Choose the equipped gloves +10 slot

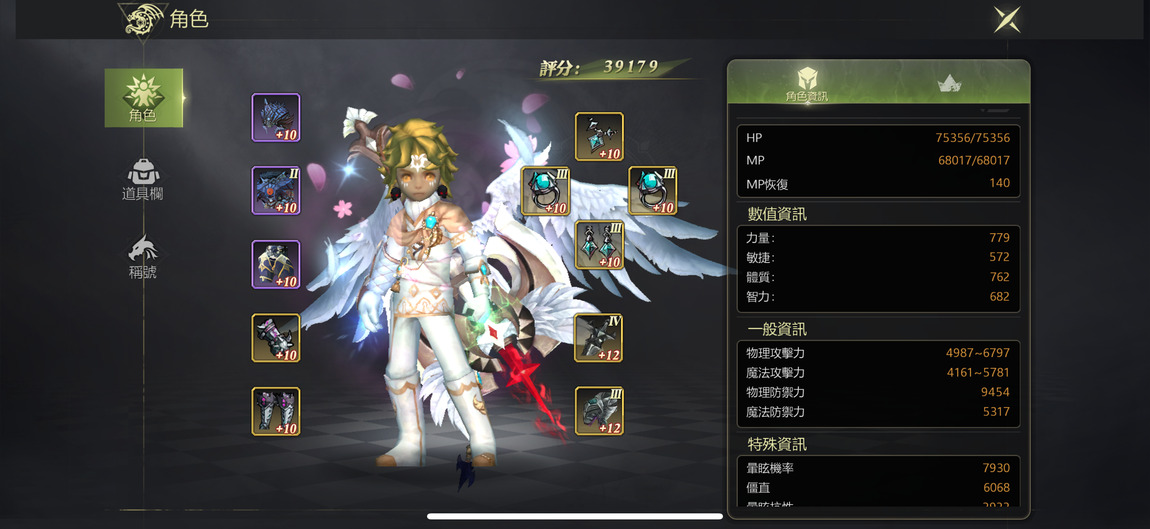click(x=276, y=338)
